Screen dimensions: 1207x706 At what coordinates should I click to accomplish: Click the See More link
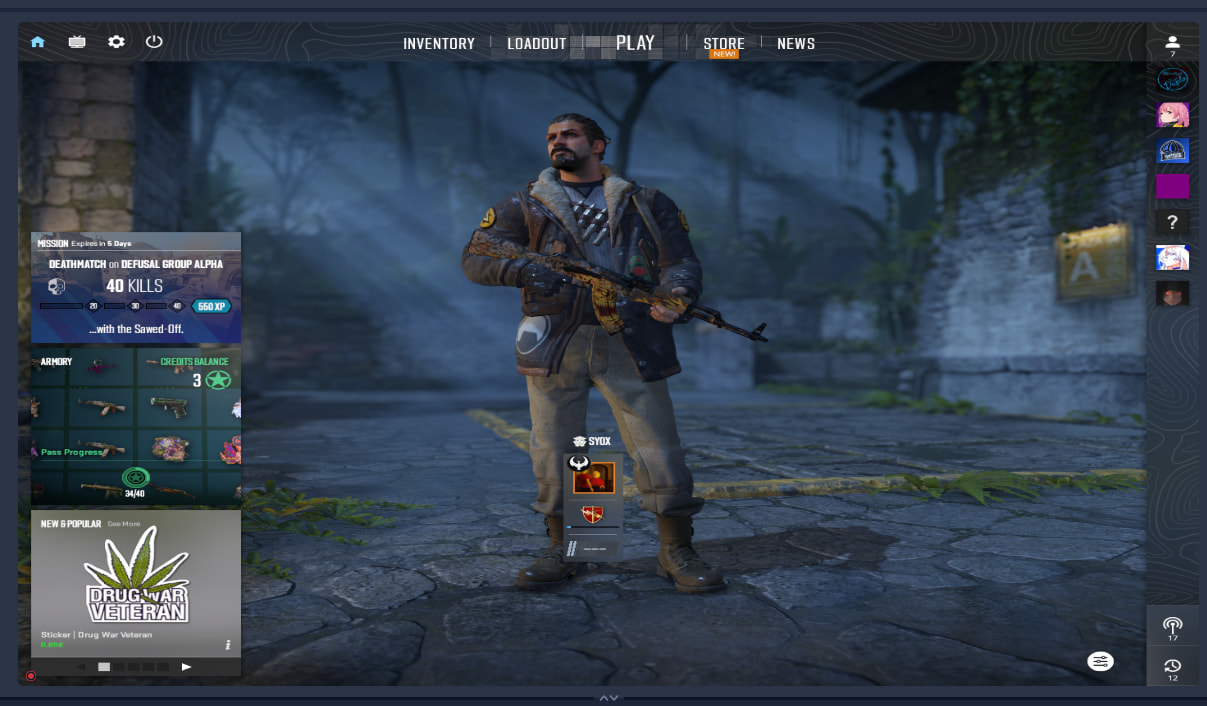124,524
